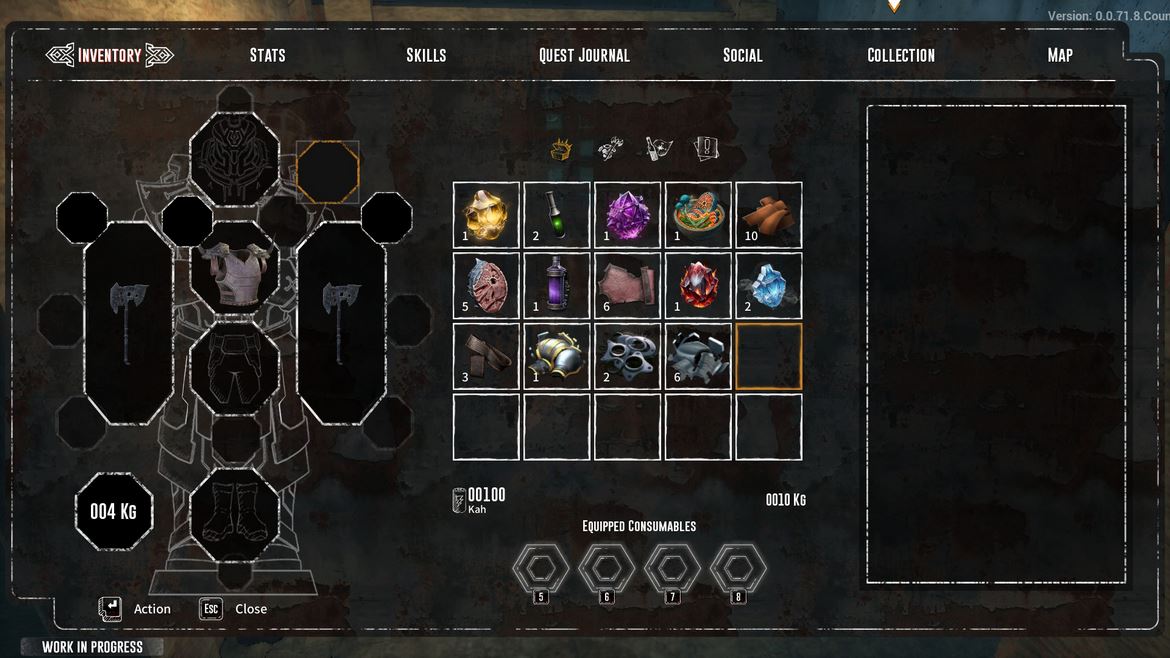Choose the gold-trimmed steel armor piece
This screenshot has width=1170, height=658.
point(557,356)
